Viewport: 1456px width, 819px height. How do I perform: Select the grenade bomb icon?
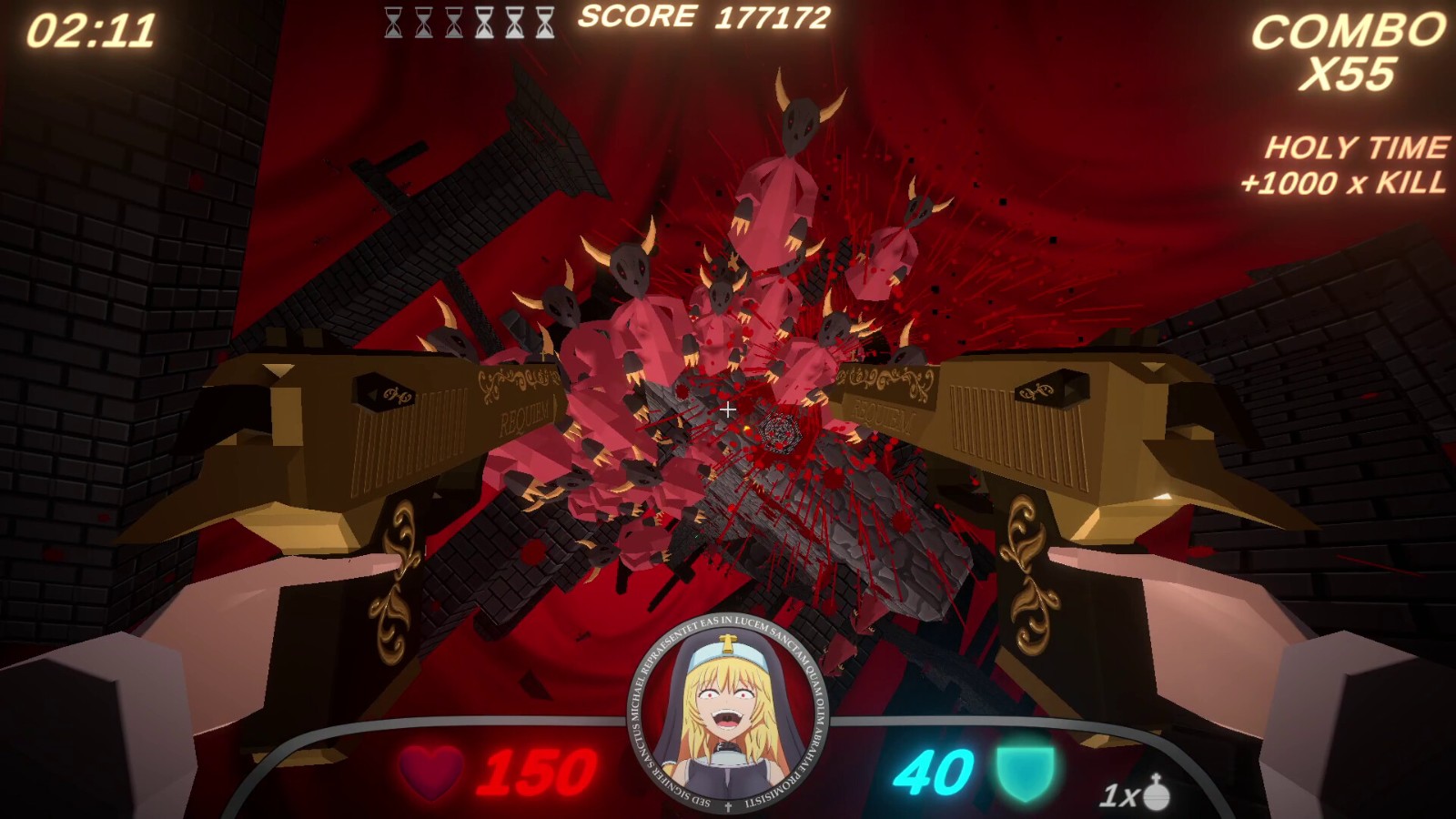coord(1156,792)
